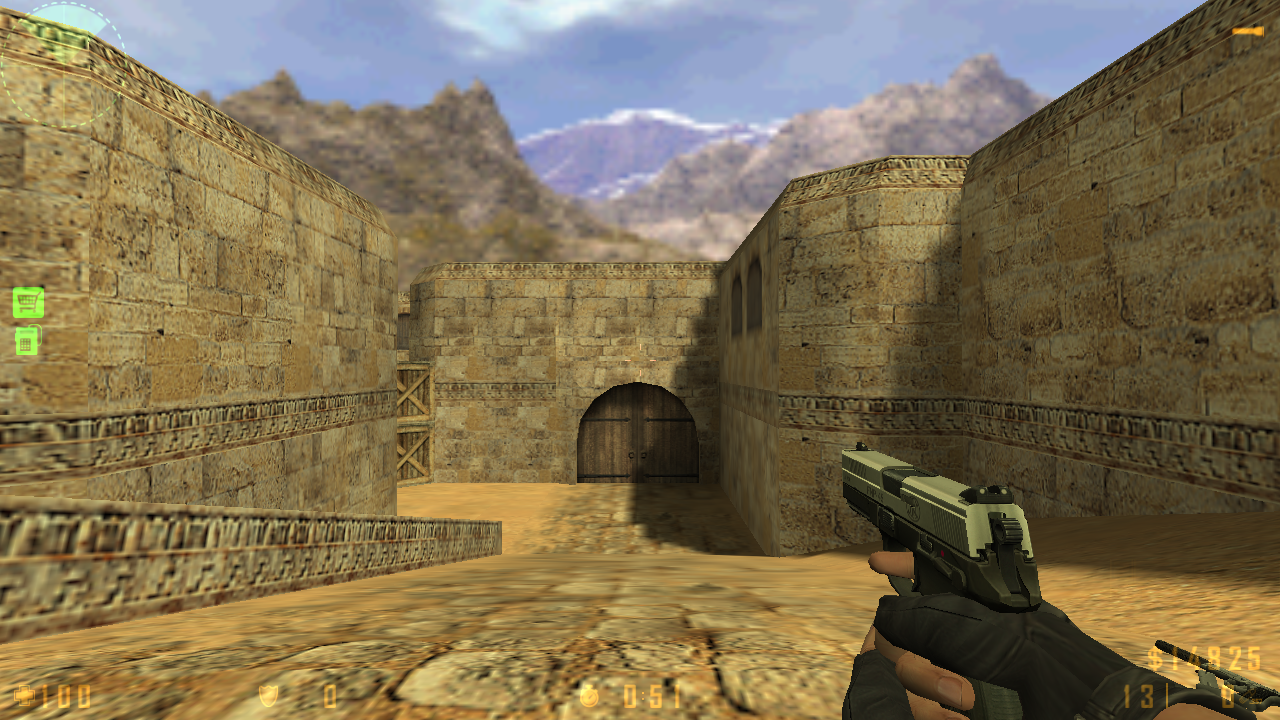
Task: Open the buy zone shopping cart icon
Action: [x=28, y=301]
